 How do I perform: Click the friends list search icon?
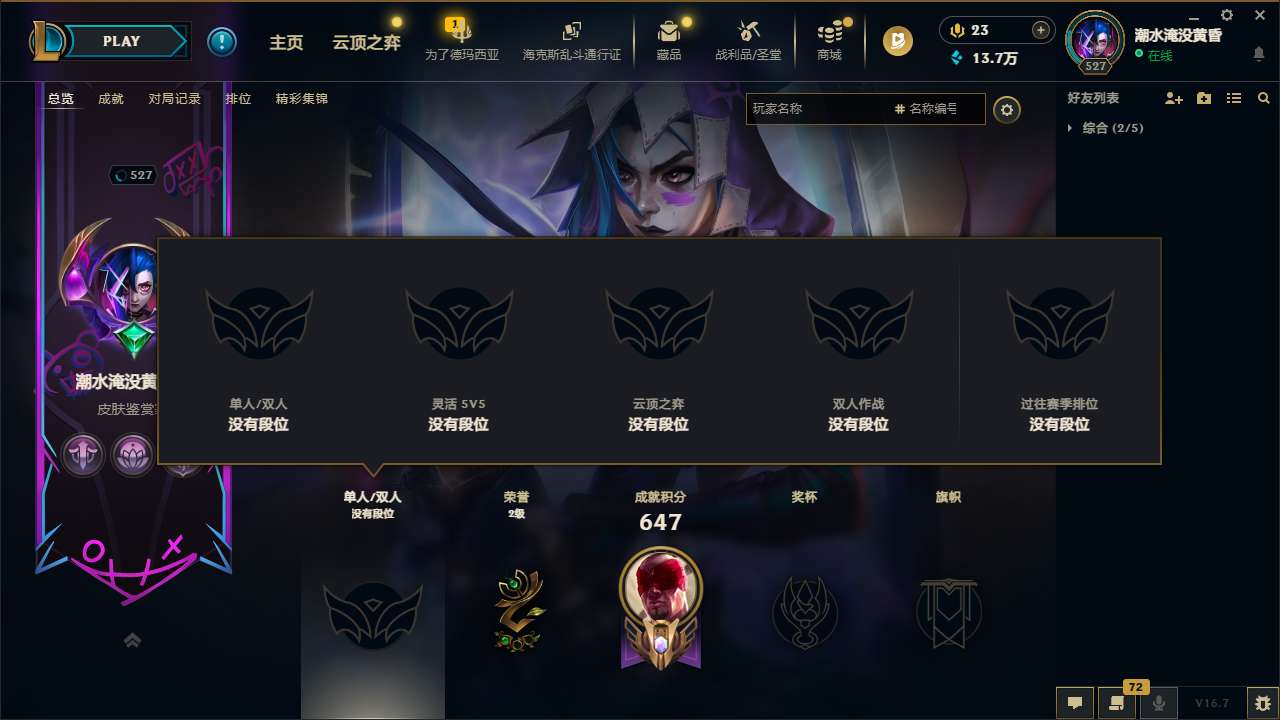(x=1264, y=98)
